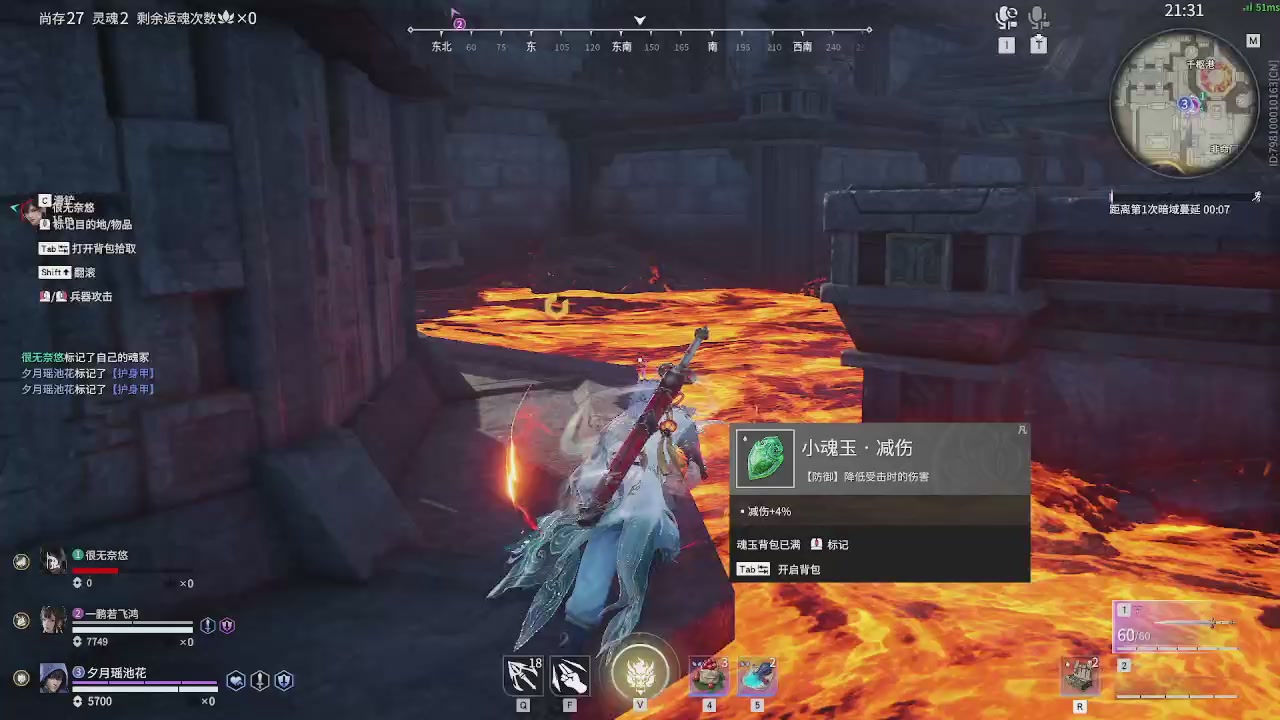This screenshot has width=1280, height=720.
Task: Select teammate 一鹤若飞鸿 health bar portrait
Action: (54, 620)
